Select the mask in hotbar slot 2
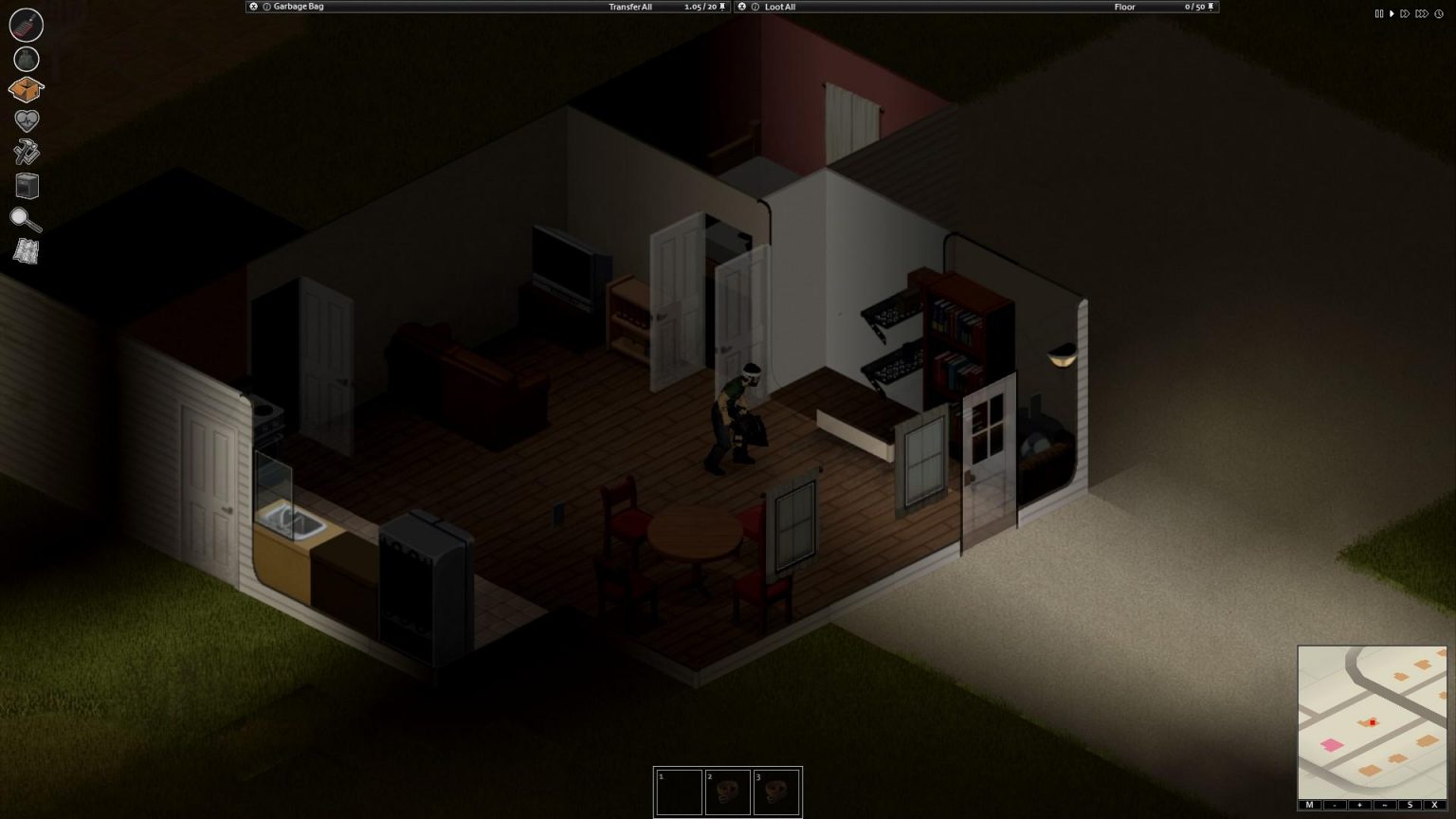 coord(728,792)
